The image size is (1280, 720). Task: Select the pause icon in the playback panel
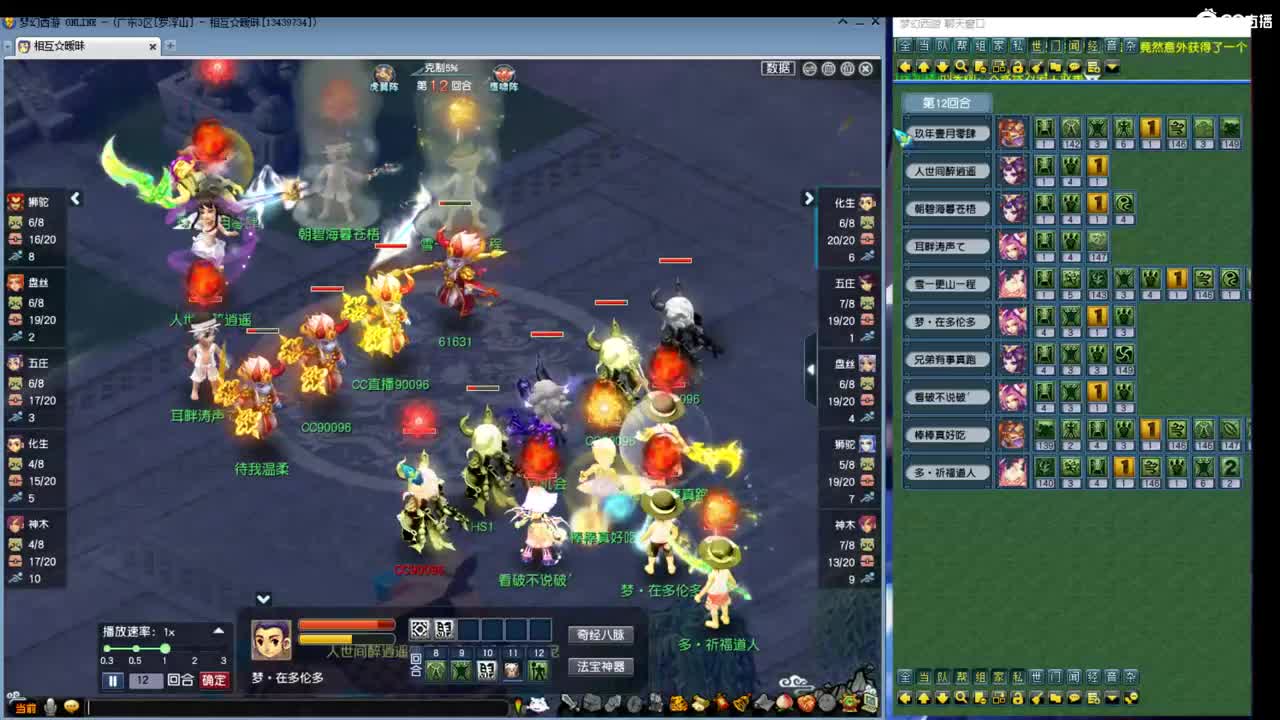(113, 681)
